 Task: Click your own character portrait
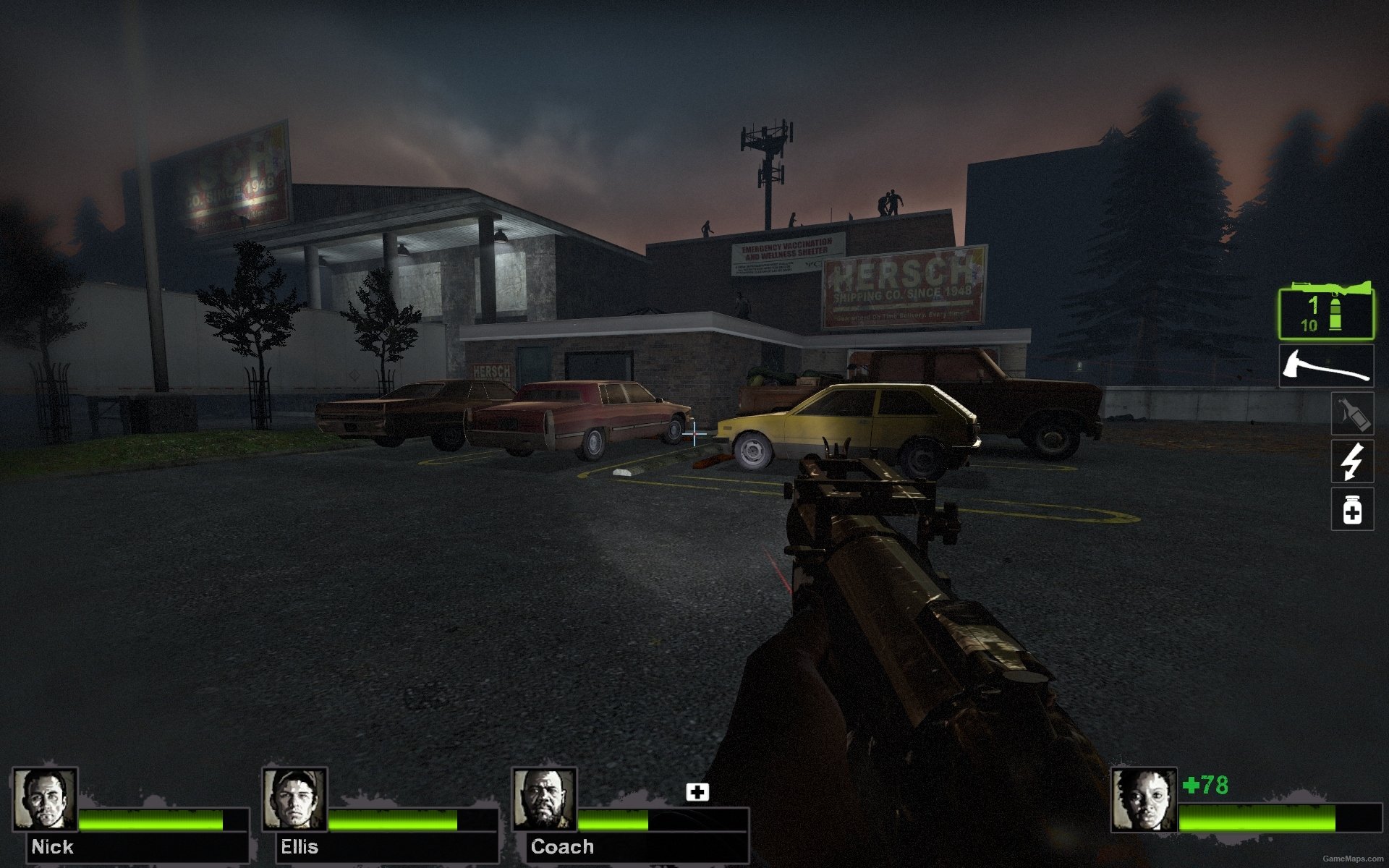[x=1144, y=800]
